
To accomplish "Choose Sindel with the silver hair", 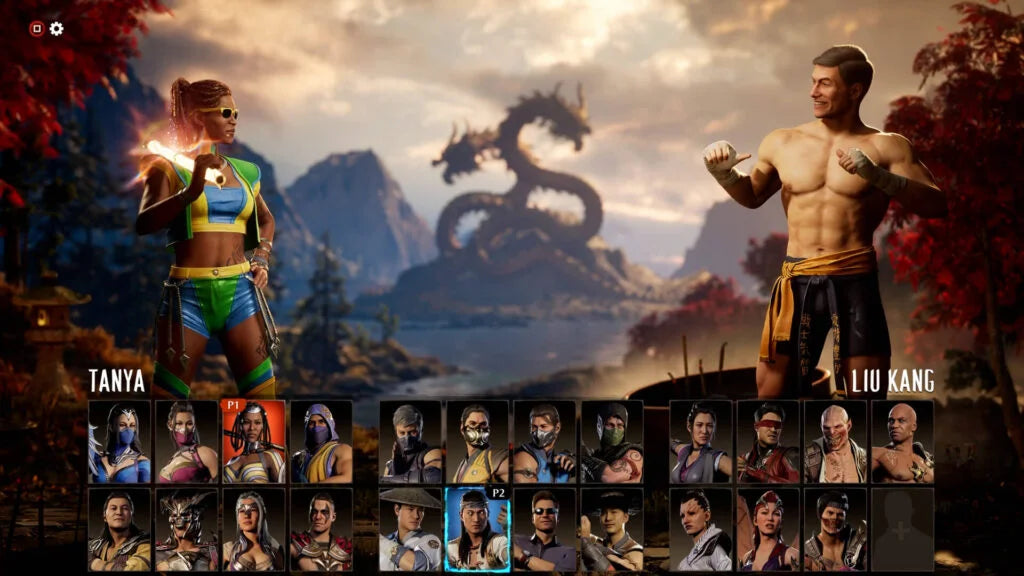I will (x=253, y=529).
